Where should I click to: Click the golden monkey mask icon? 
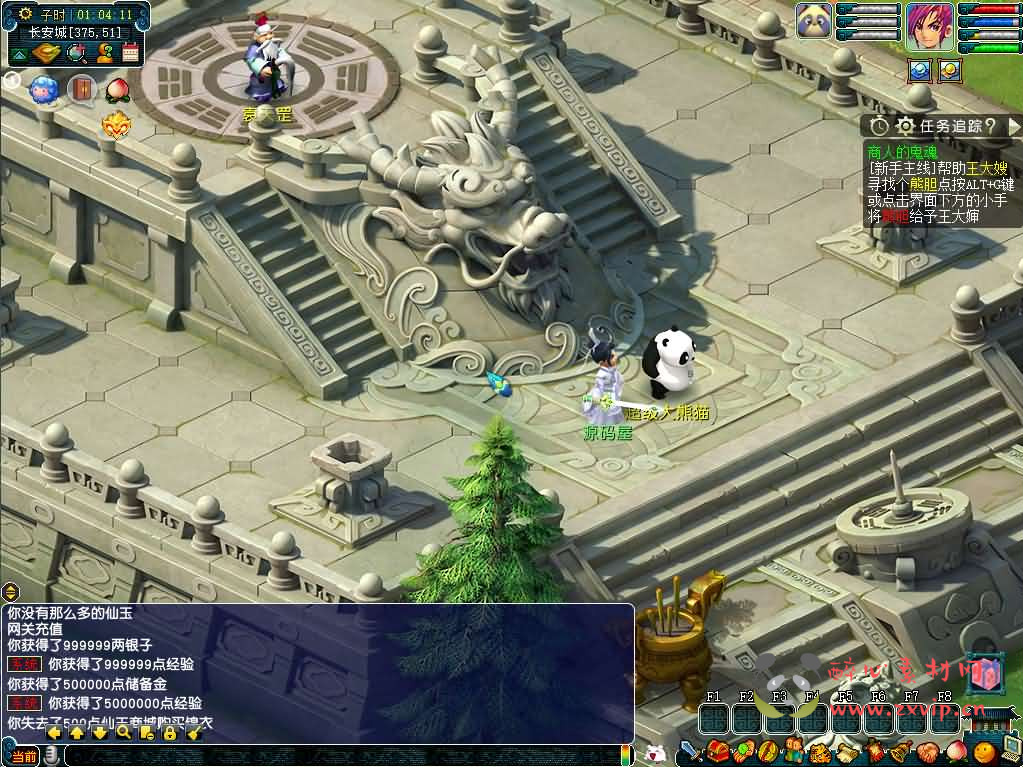point(117,125)
